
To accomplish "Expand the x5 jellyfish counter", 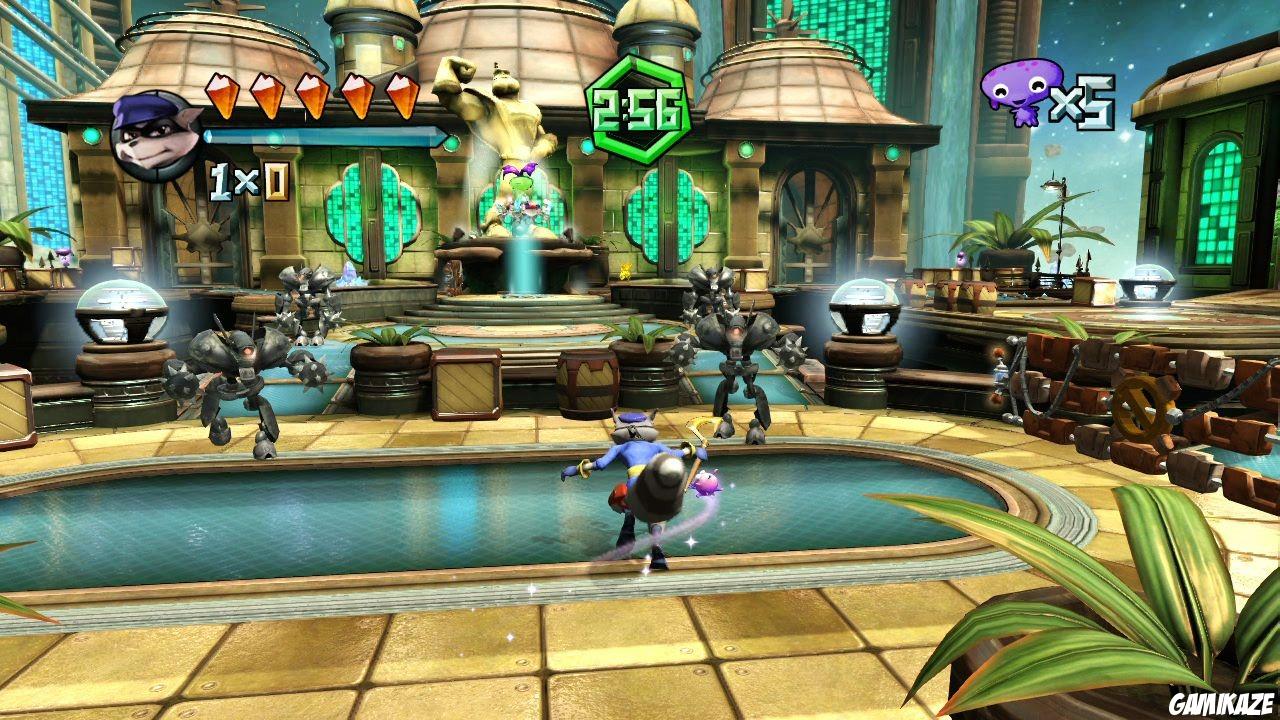I will click(x=1085, y=100).
